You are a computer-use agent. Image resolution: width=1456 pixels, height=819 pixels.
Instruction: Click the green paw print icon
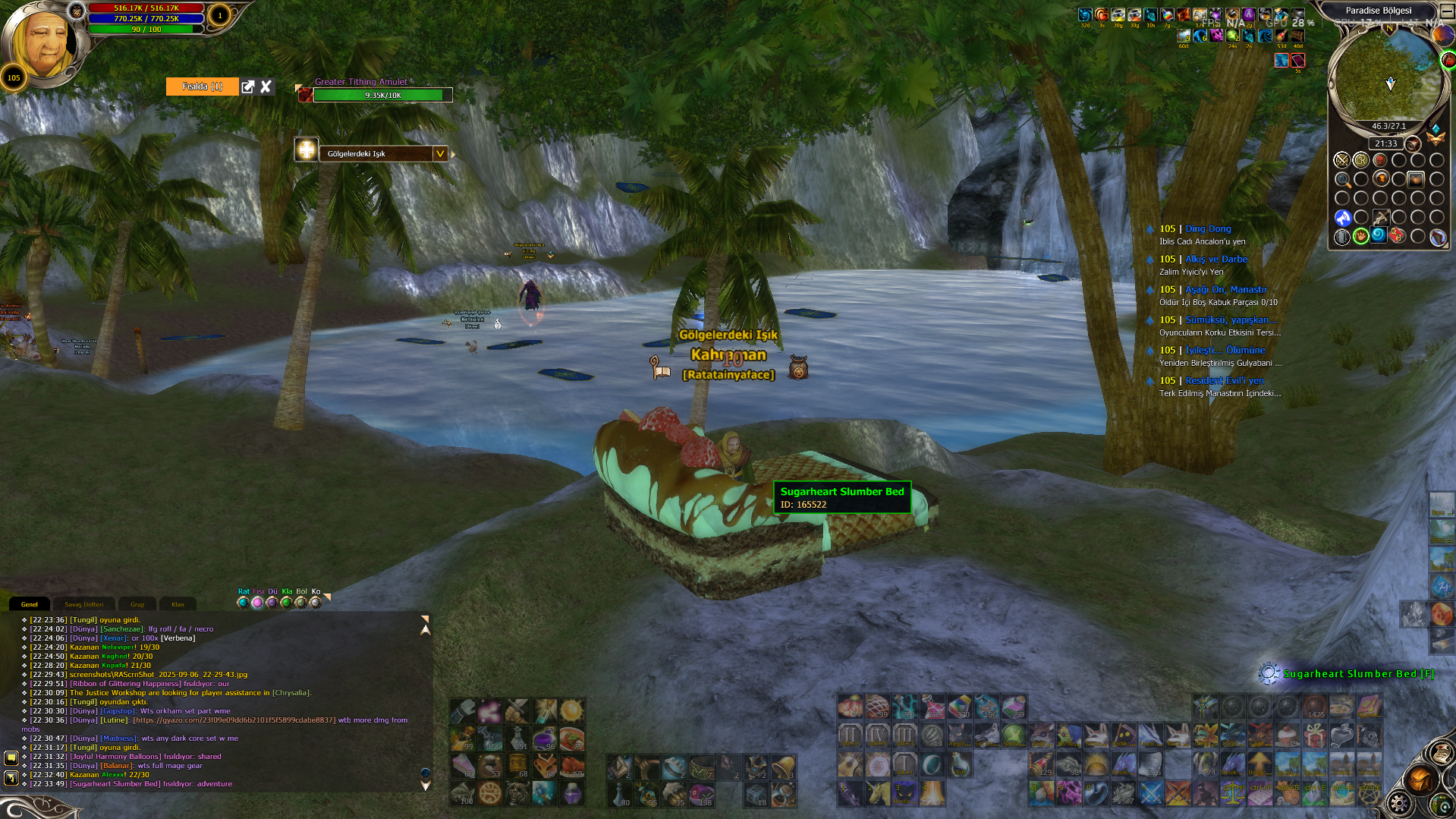pos(1361,236)
